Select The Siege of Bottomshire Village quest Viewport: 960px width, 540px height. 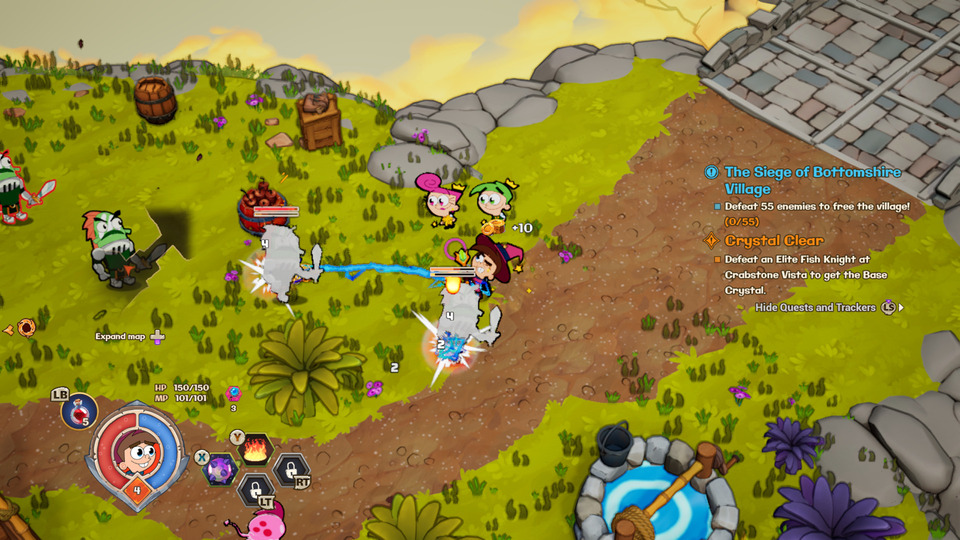tap(812, 180)
